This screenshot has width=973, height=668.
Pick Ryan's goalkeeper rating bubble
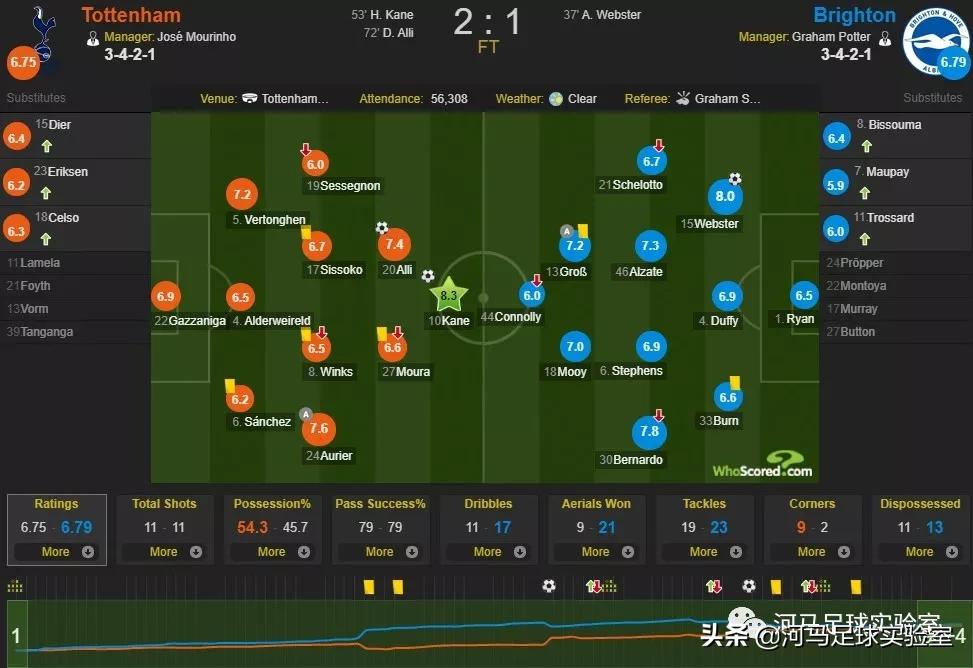[804, 295]
